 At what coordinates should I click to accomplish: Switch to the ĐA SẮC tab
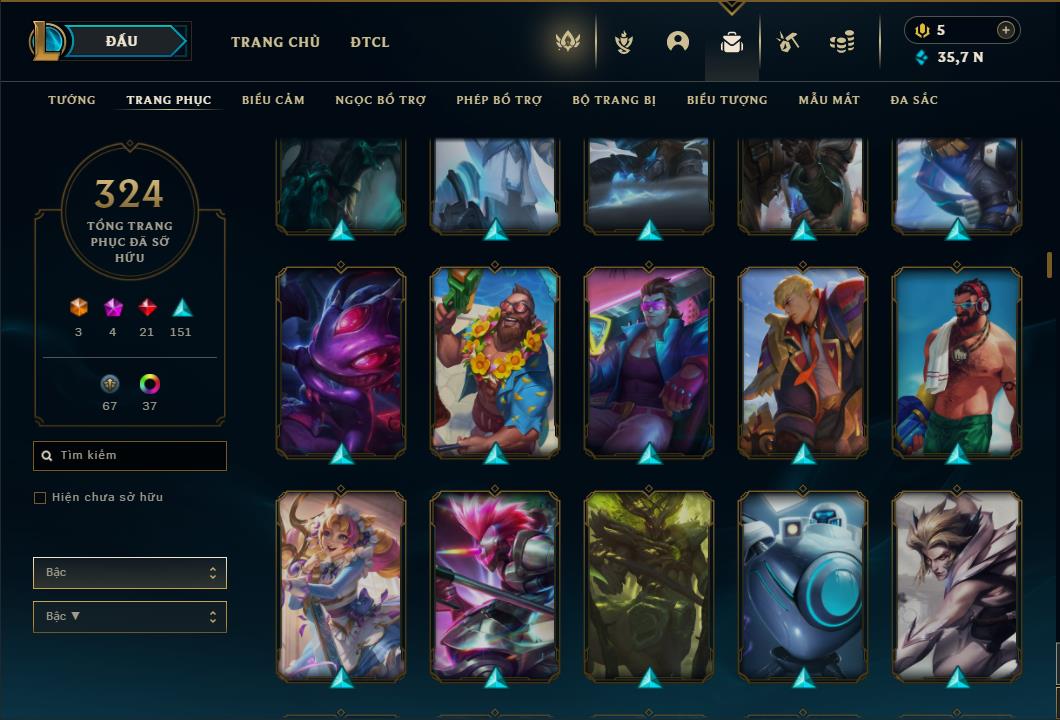point(914,100)
